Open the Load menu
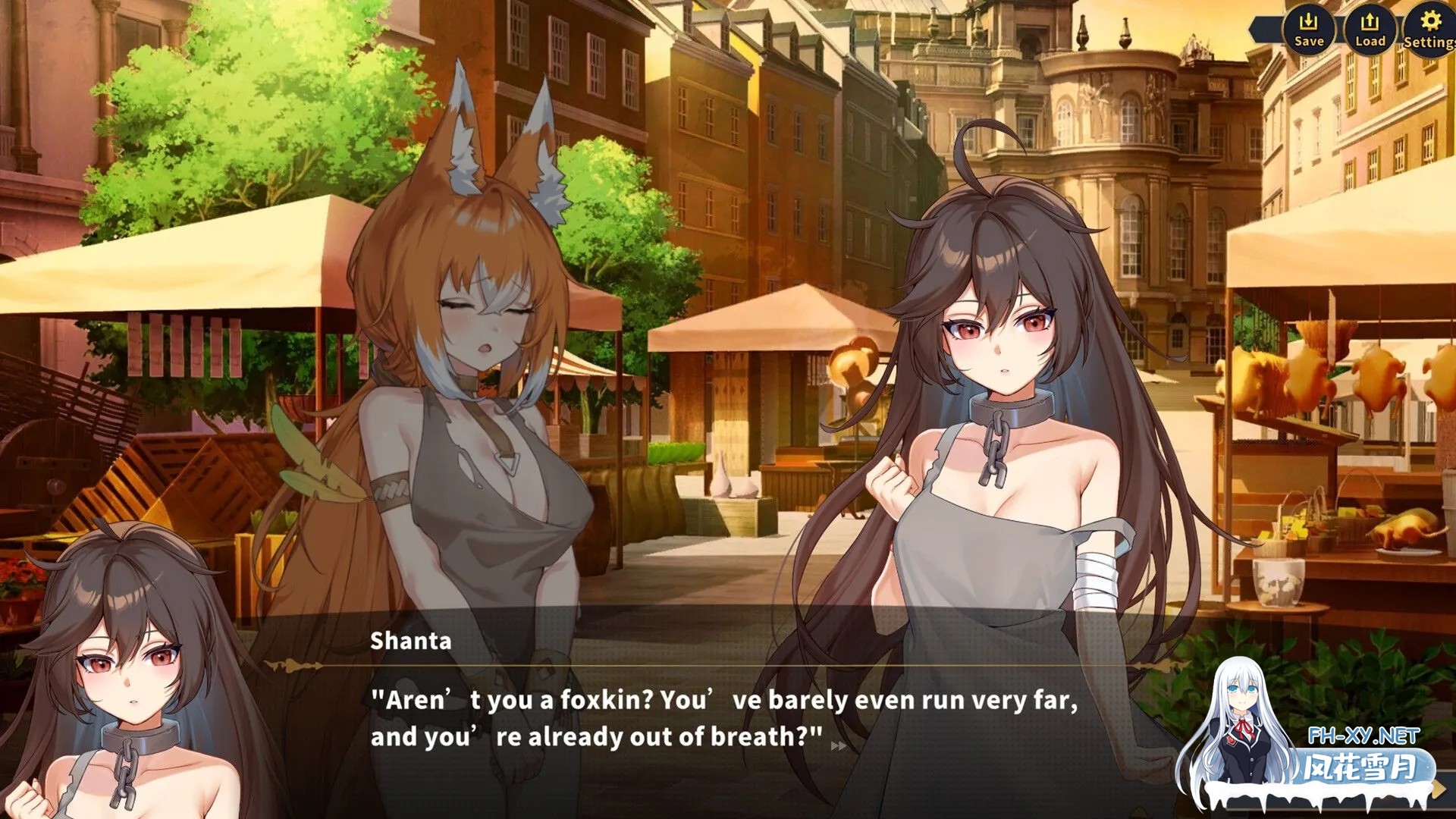The height and width of the screenshot is (819, 1456). pyautogui.click(x=1370, y=29)
